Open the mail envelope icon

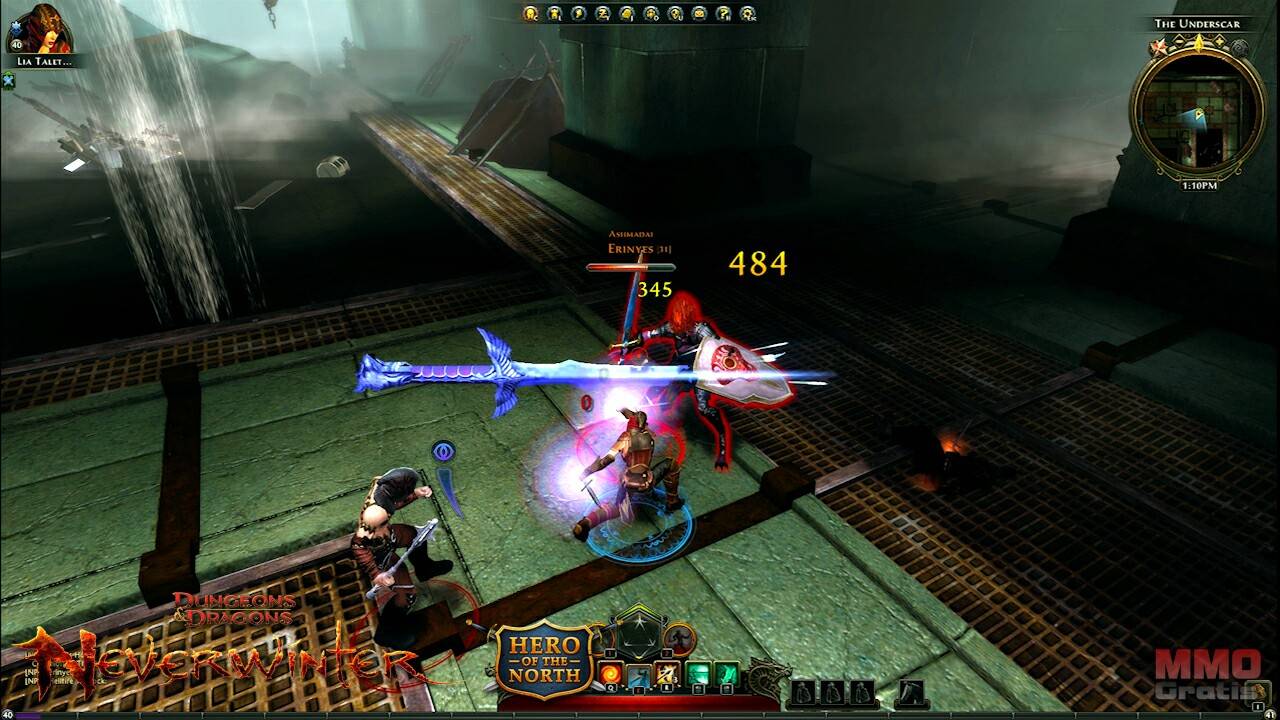(699, 13)
